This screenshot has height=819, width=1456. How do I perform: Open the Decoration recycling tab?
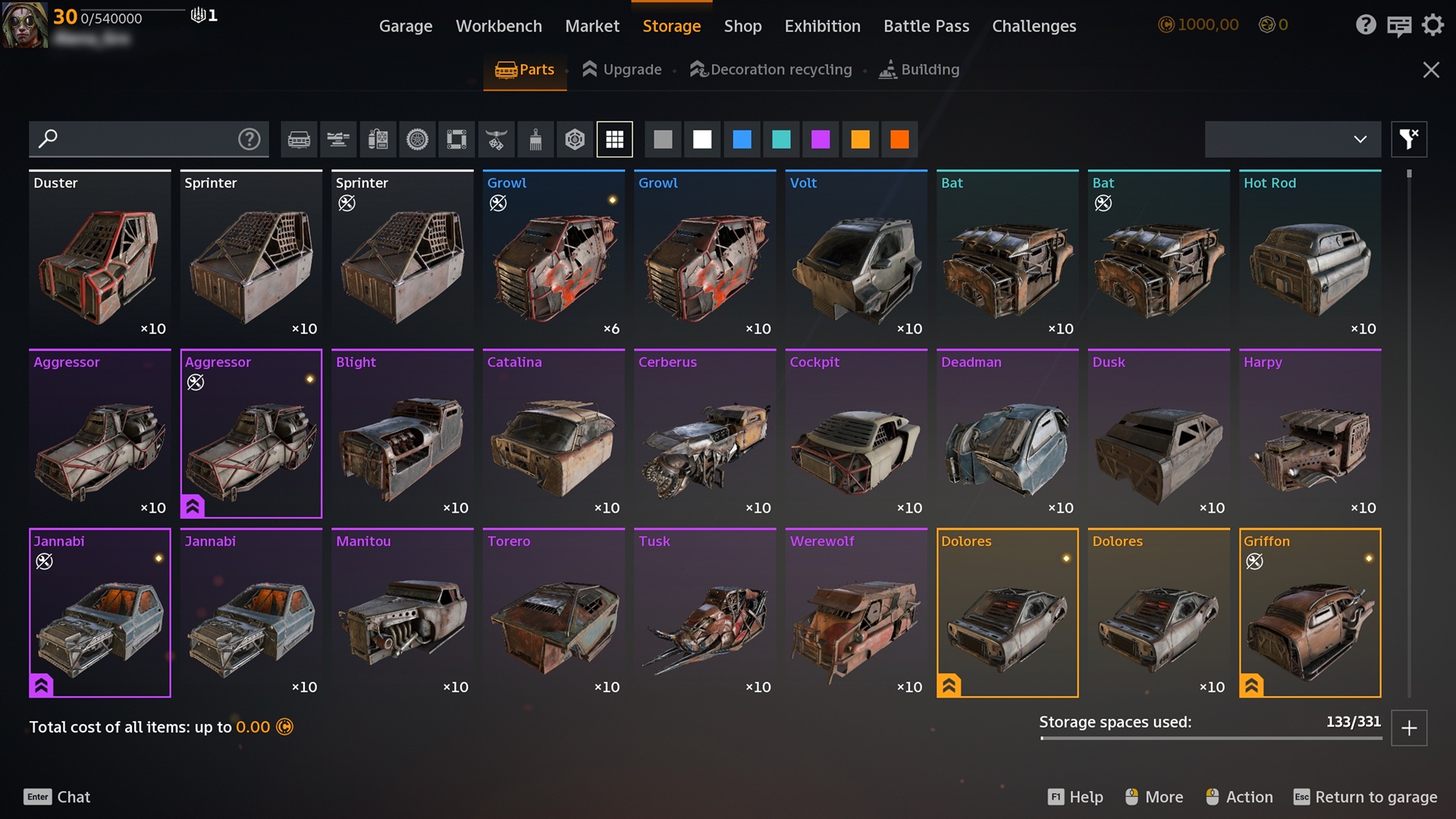click(x=771, y=70)
